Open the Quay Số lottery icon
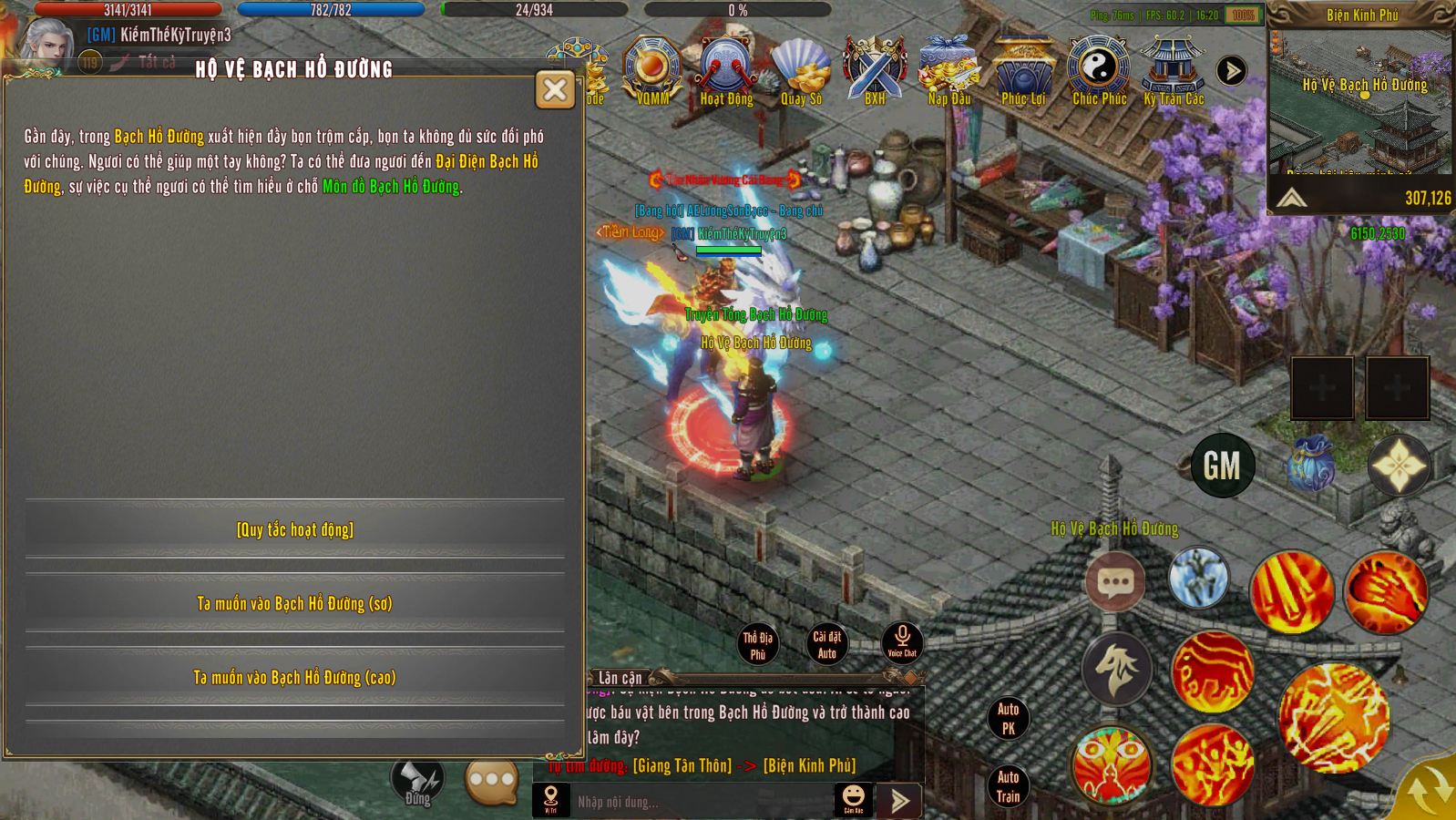Image resolution: width=1456 pixels, height=820 pixels. (801, 69)
